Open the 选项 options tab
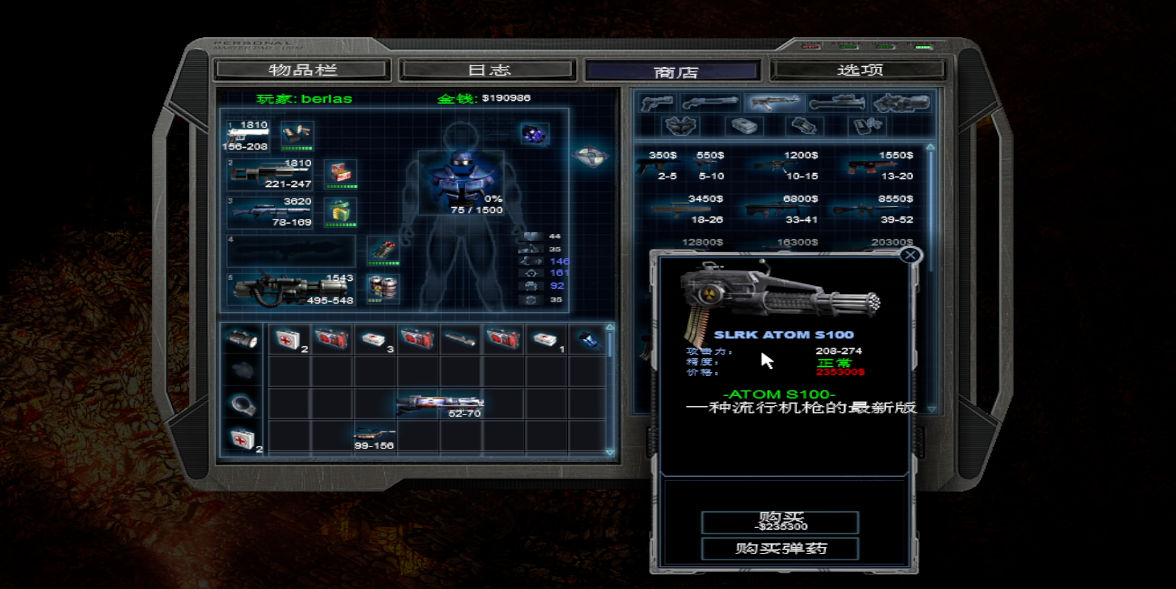 pos(859,70)
